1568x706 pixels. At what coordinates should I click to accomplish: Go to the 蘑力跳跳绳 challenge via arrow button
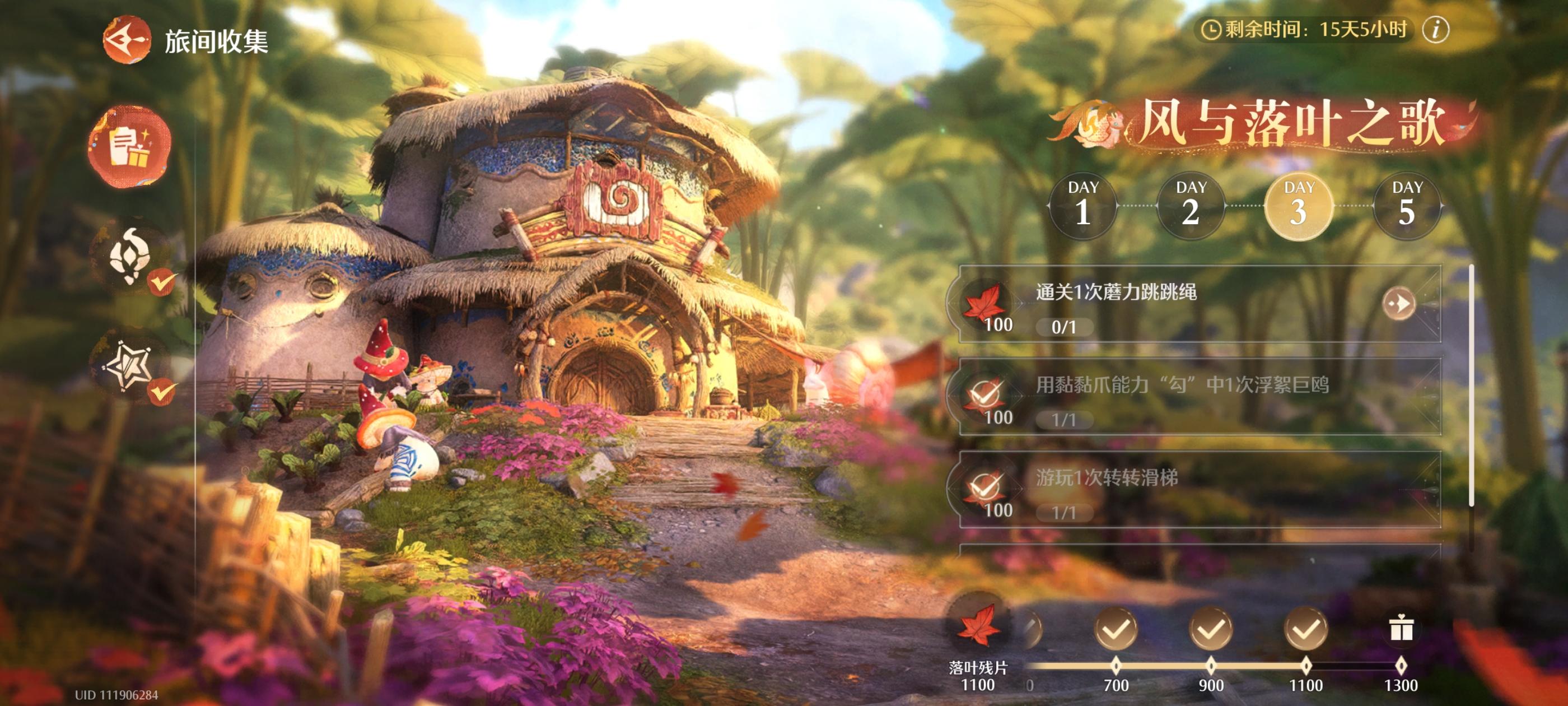pos(1398,303)
